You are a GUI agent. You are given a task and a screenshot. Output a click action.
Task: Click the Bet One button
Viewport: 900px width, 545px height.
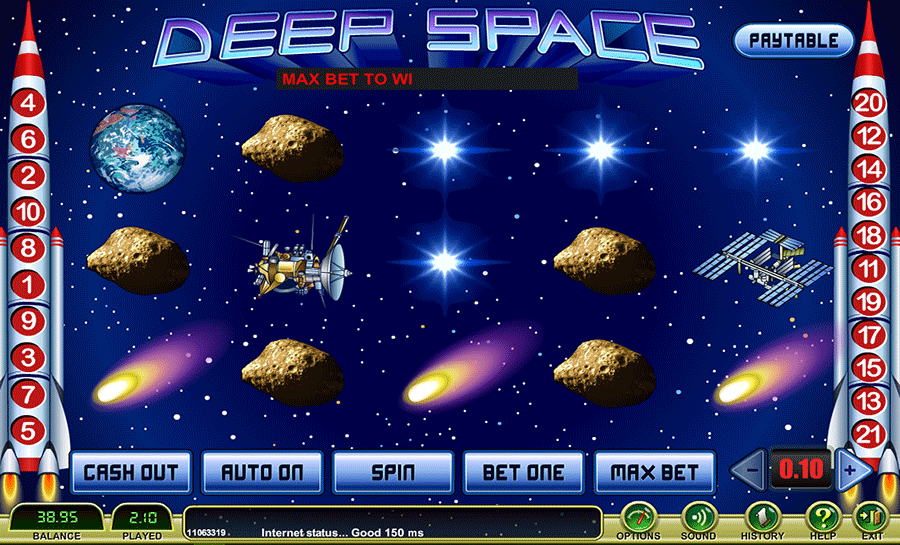(x=524, y=472)
